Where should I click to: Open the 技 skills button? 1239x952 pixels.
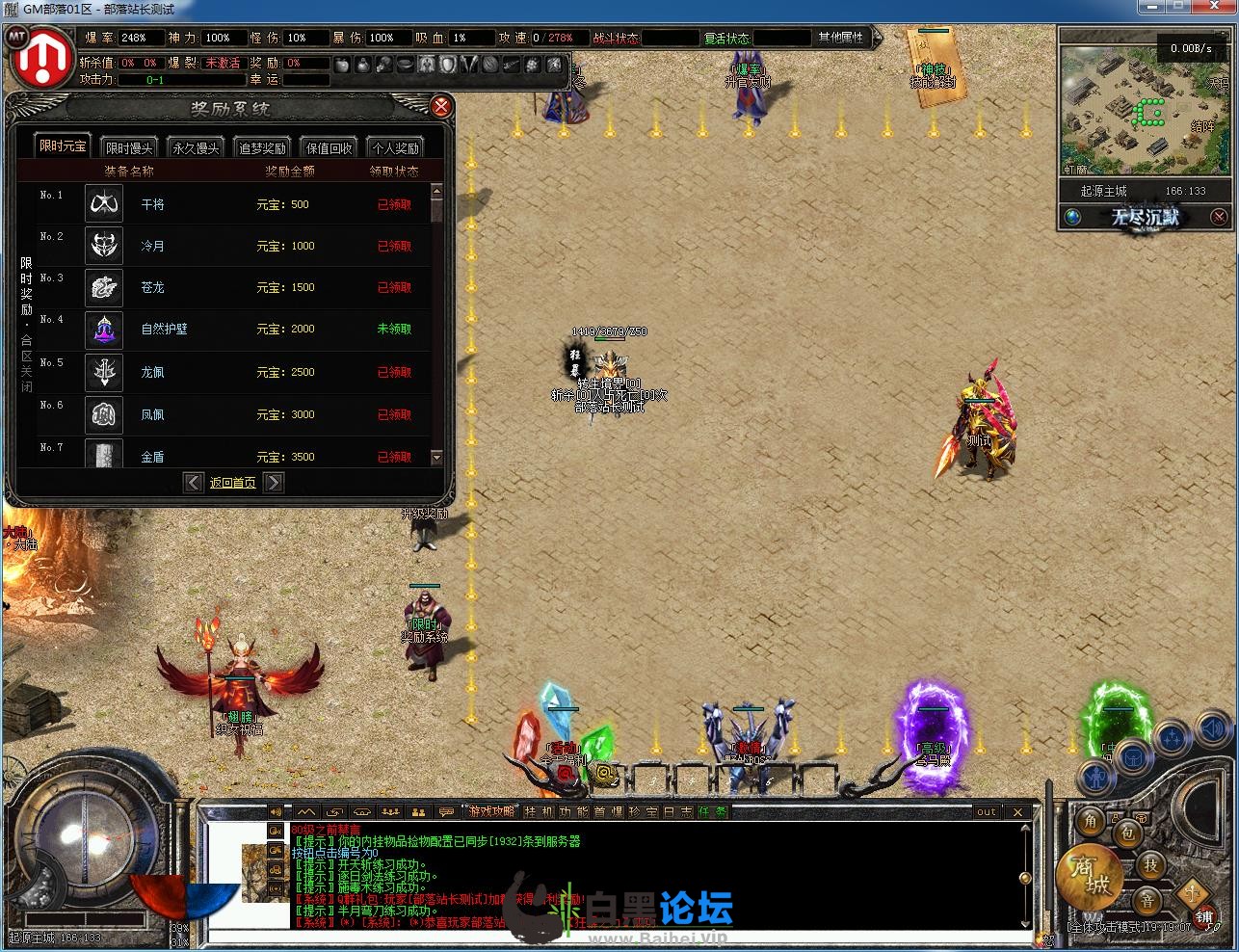click(x=1150, y=865)
